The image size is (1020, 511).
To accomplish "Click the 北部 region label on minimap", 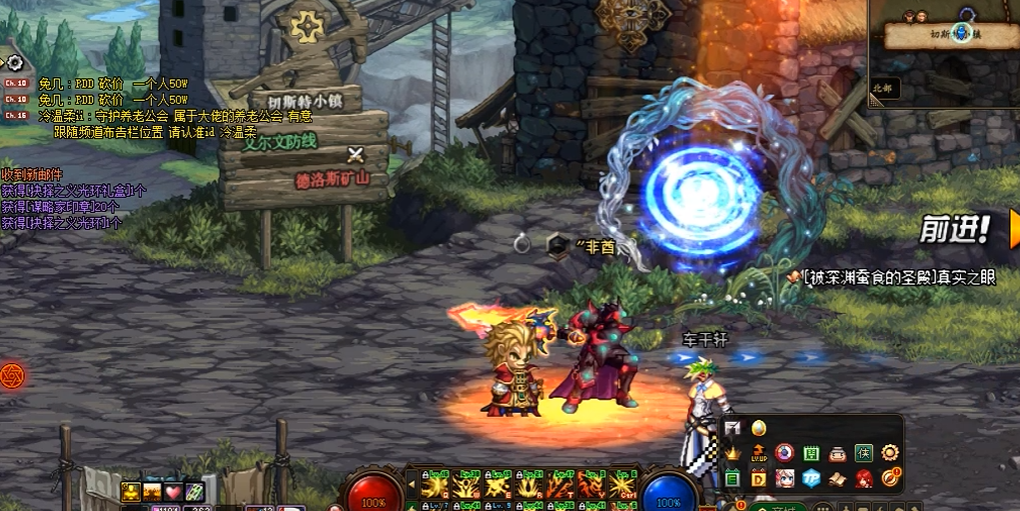I will [x=884, y=88].
